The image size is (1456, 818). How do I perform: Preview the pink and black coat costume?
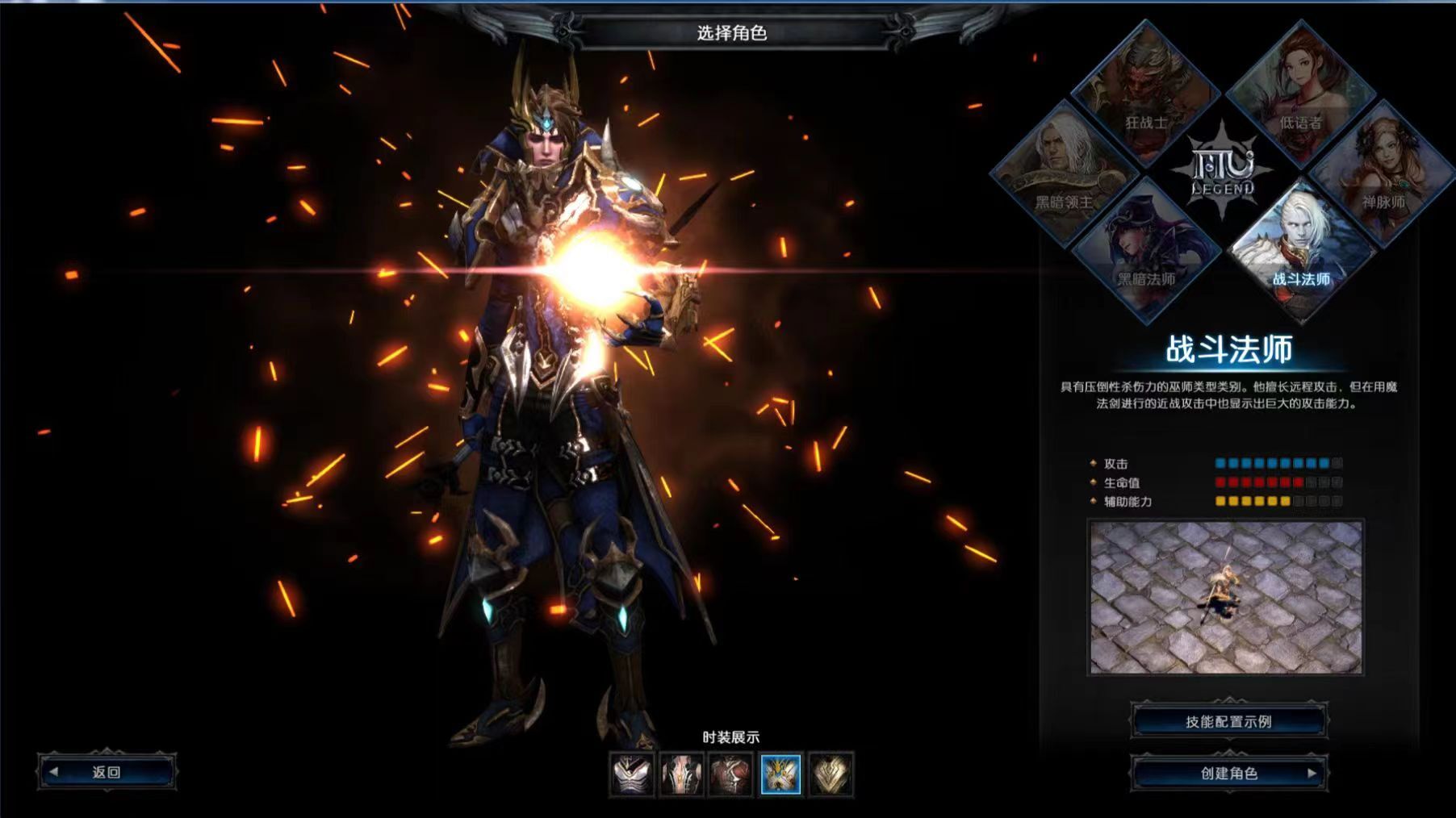pos(682,774)
